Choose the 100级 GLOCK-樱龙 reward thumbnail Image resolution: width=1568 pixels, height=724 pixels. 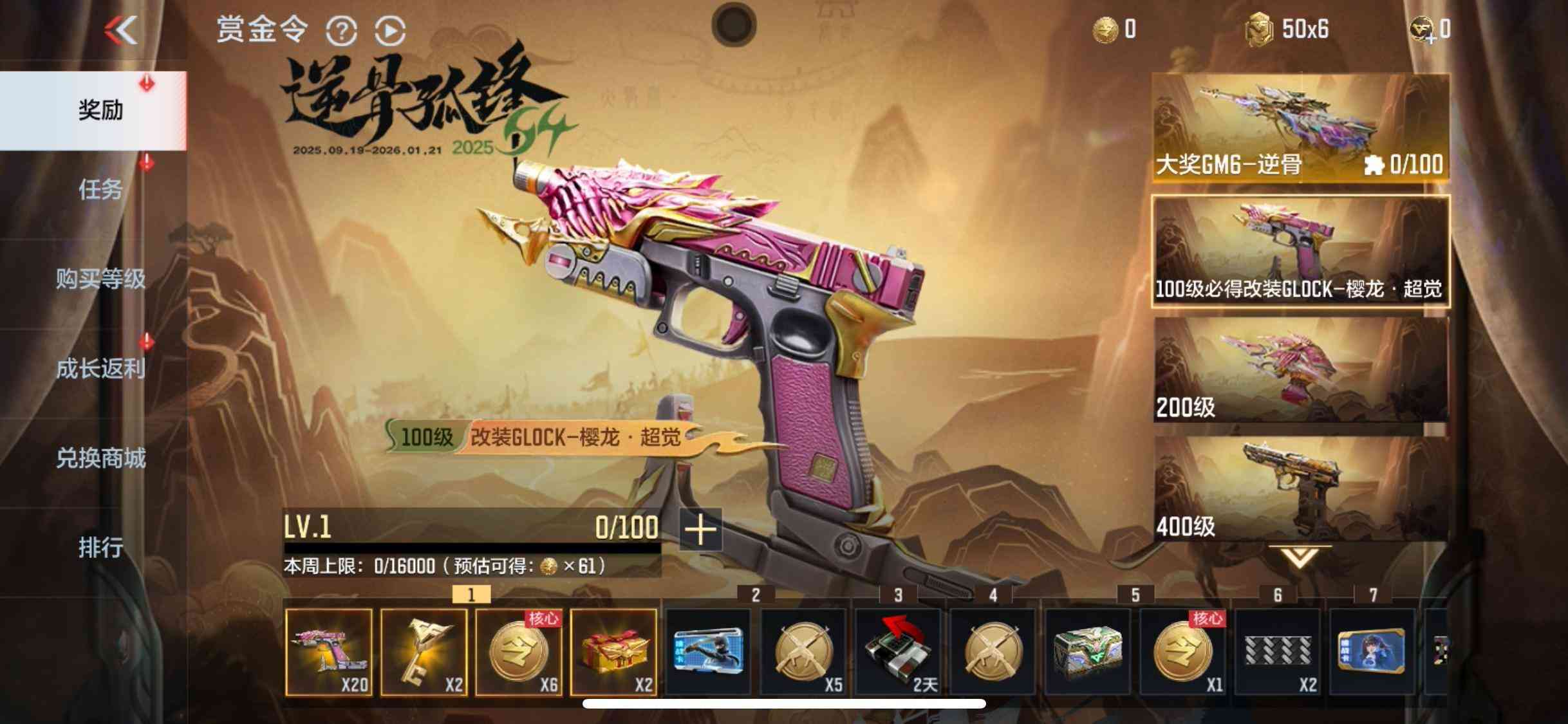[1300, 251]
